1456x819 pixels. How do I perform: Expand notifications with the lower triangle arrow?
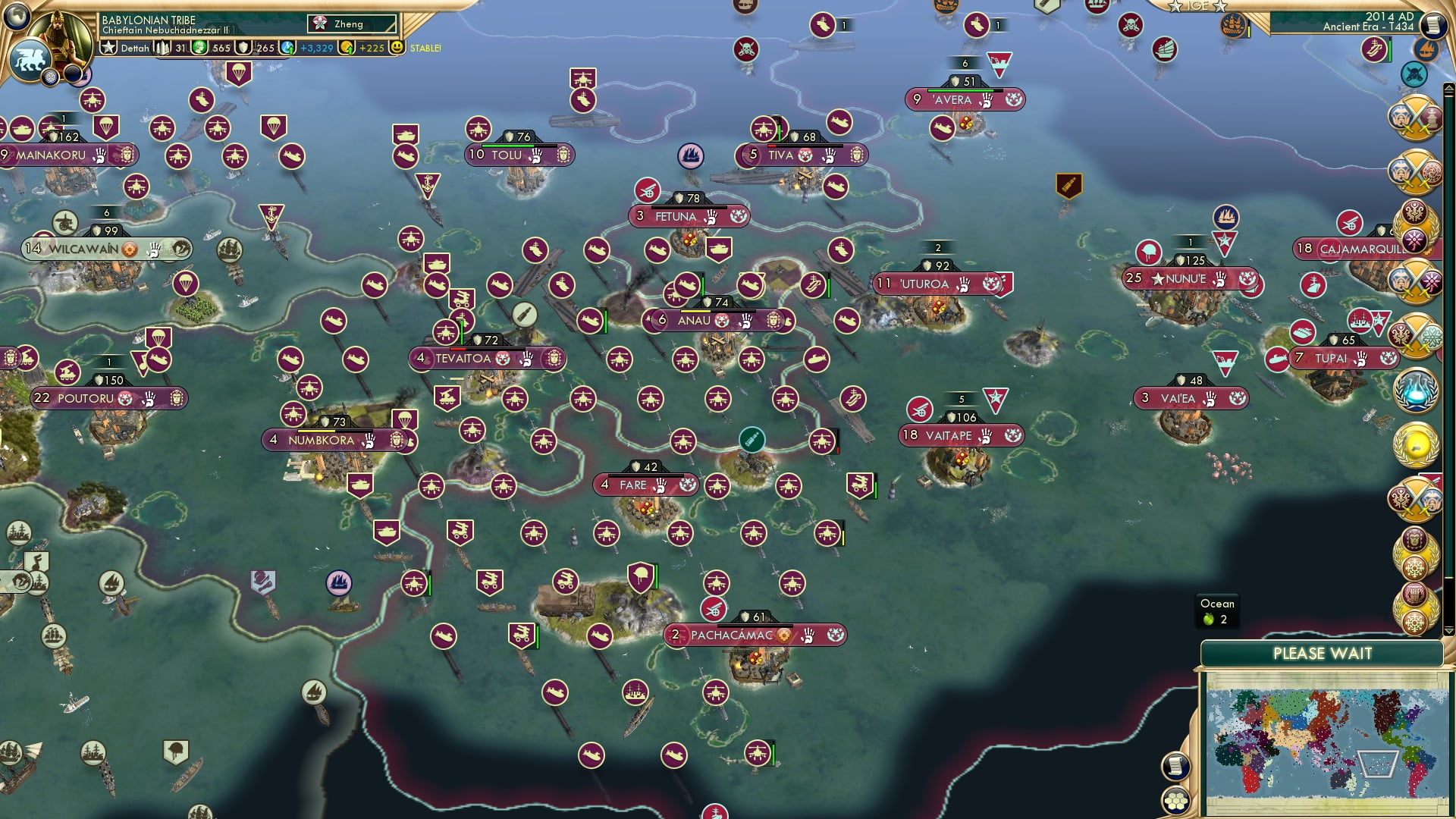pos(1448,631)
